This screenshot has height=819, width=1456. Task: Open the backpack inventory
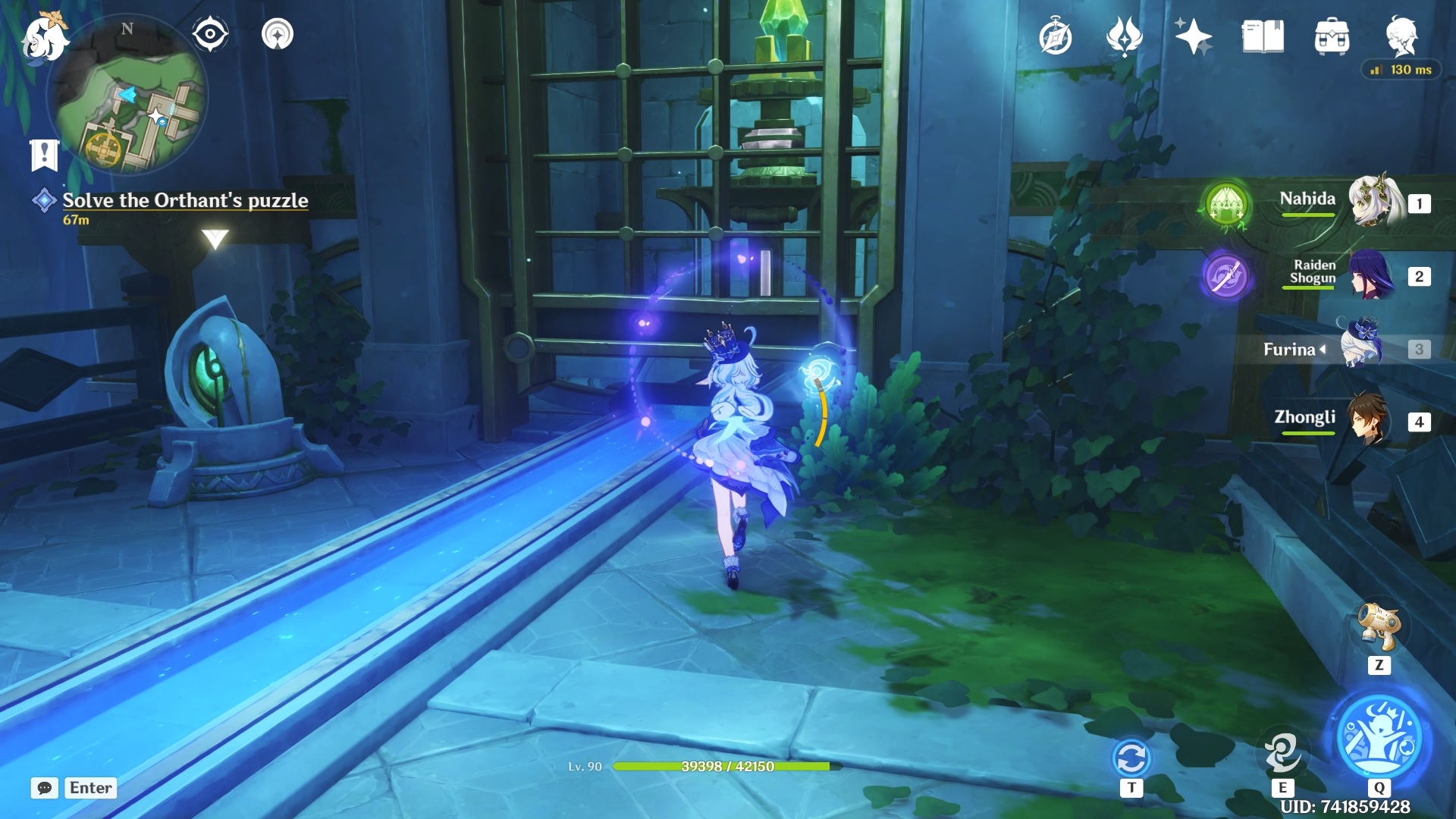coord(1332,36)
